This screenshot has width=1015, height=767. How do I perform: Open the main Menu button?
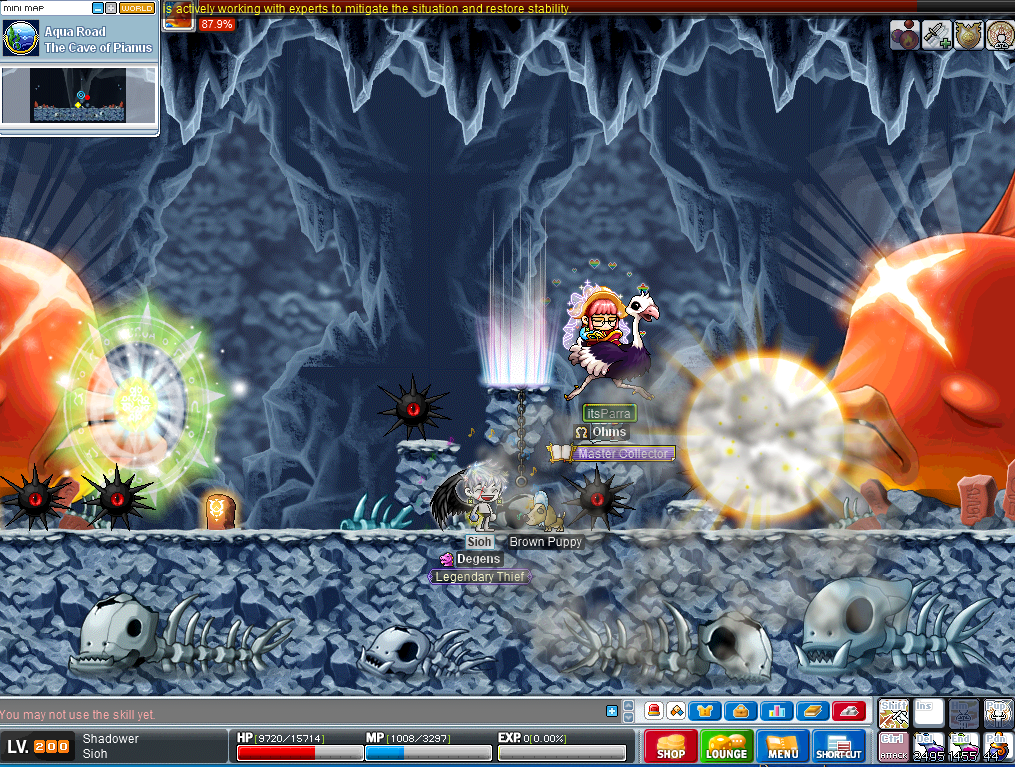pyautogui.click(x=783, y=746)
